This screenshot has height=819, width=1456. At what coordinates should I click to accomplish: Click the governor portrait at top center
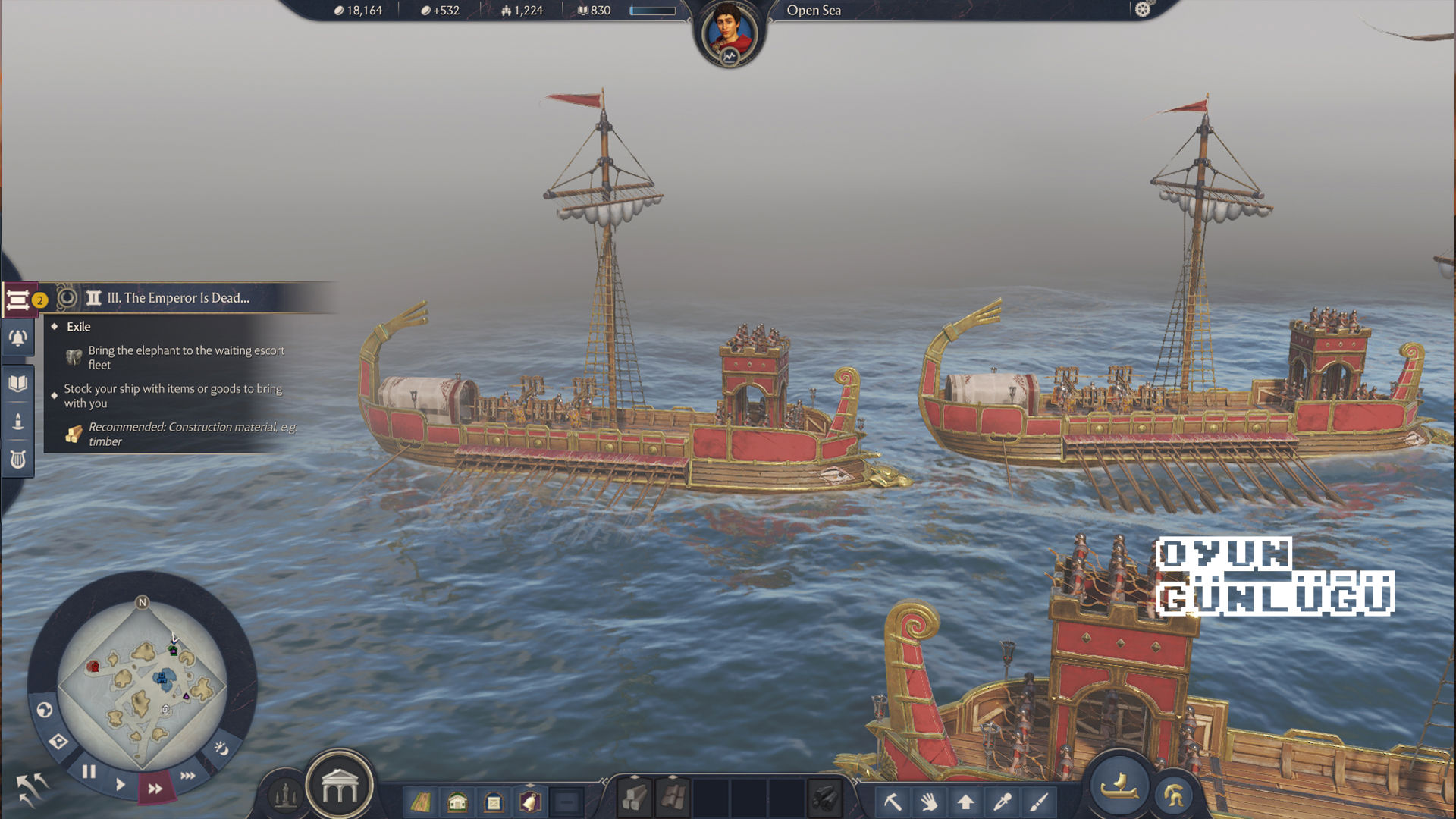(729, 33)
